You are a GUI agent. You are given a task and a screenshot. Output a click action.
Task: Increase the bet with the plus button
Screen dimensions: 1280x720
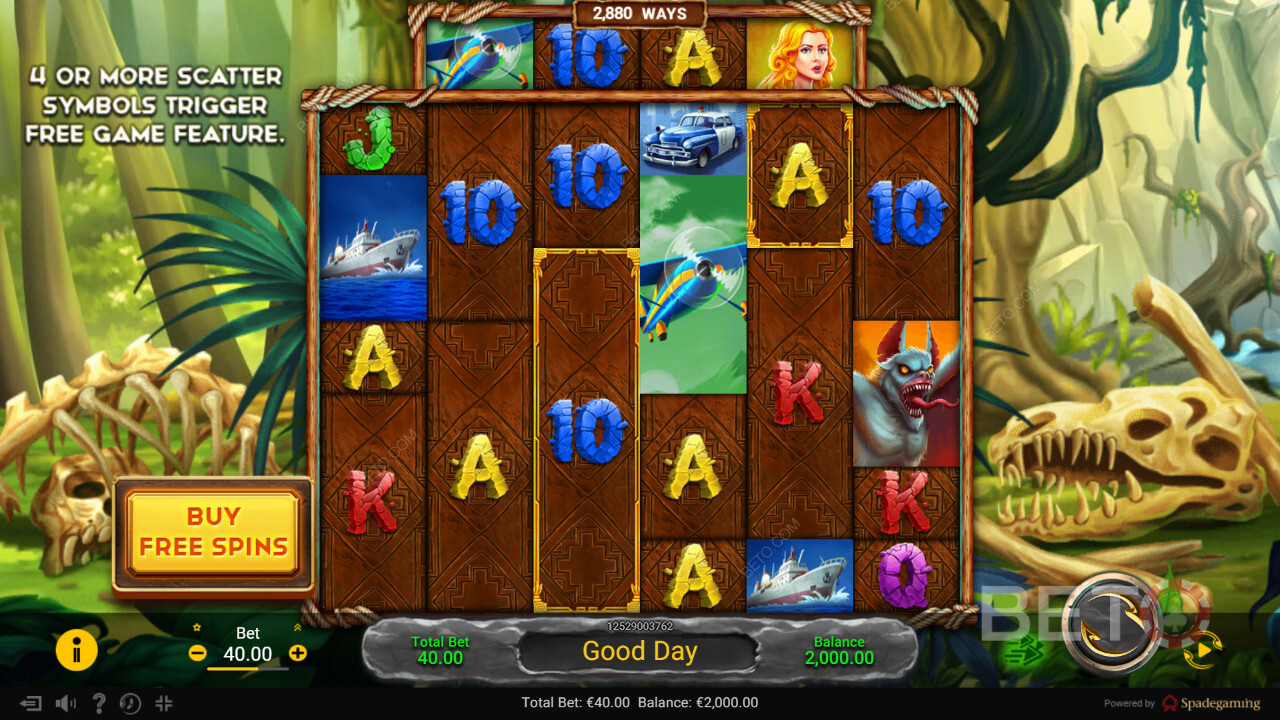point(298,653)
